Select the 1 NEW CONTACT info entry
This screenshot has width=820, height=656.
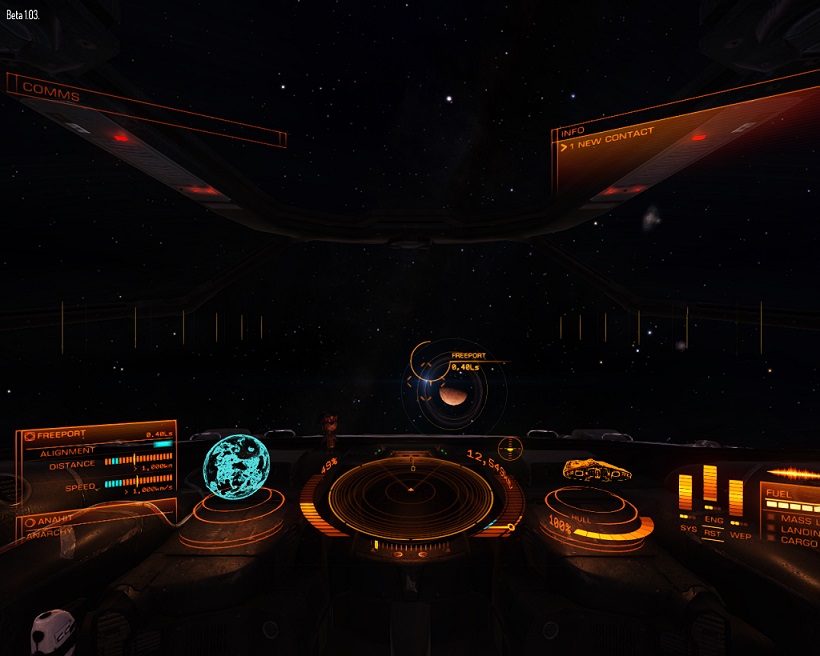pos(608,140)
